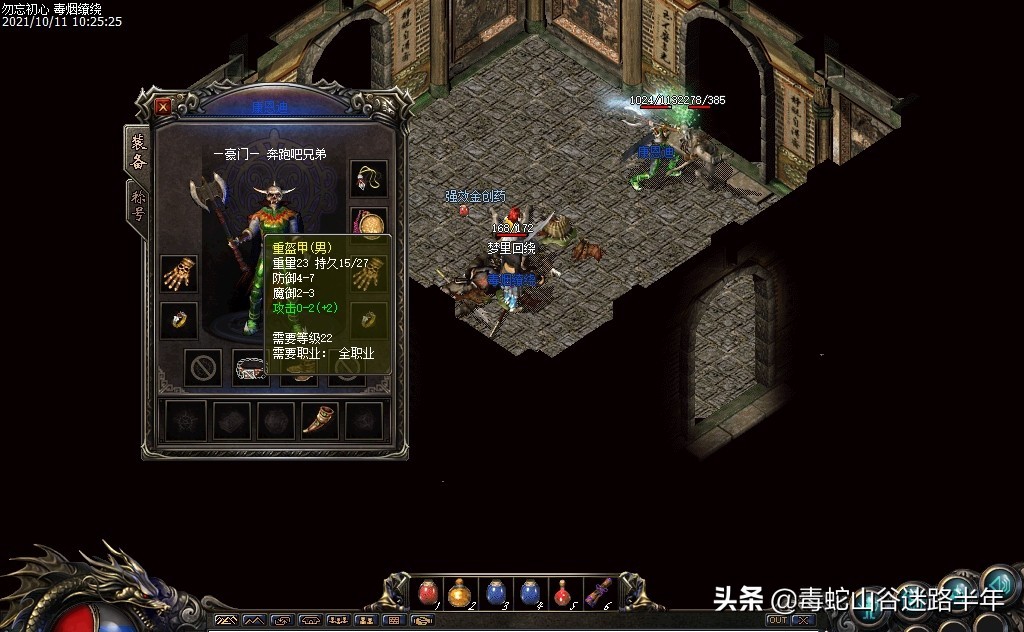
Task: Use the red potion in hotbar slot 1
Action: coord(428,593)
